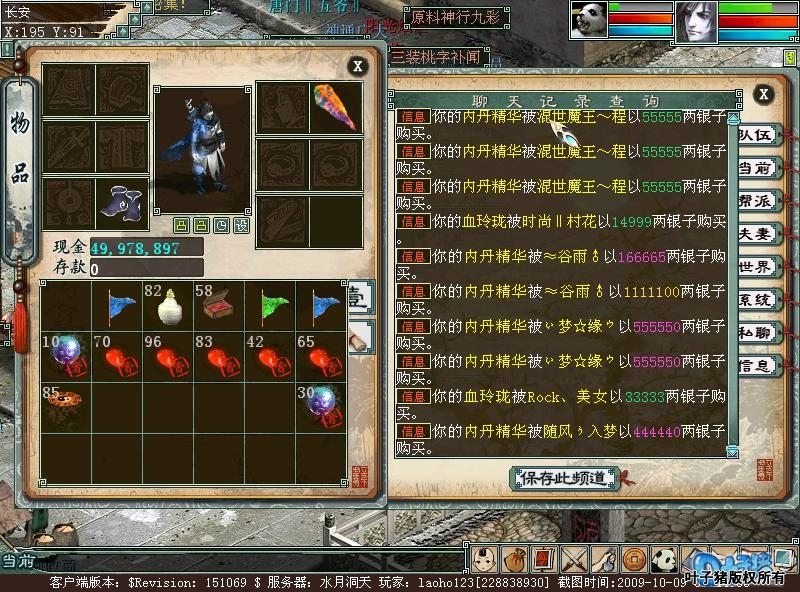Open the coin icon in bottom toolbar

tap(633, 560)
